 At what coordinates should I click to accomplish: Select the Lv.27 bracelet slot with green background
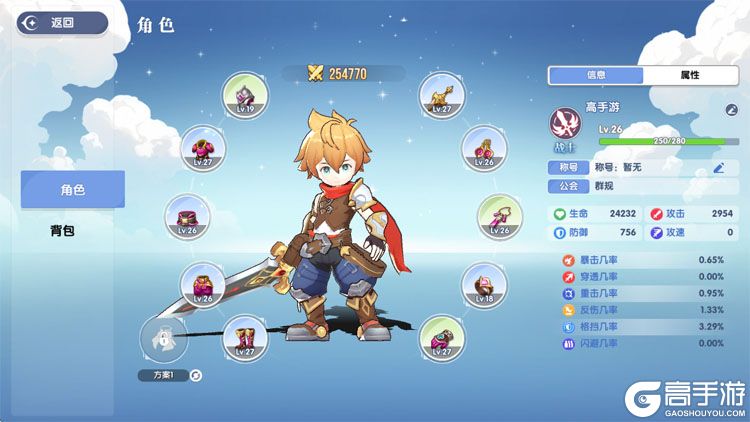pos(440,338)
